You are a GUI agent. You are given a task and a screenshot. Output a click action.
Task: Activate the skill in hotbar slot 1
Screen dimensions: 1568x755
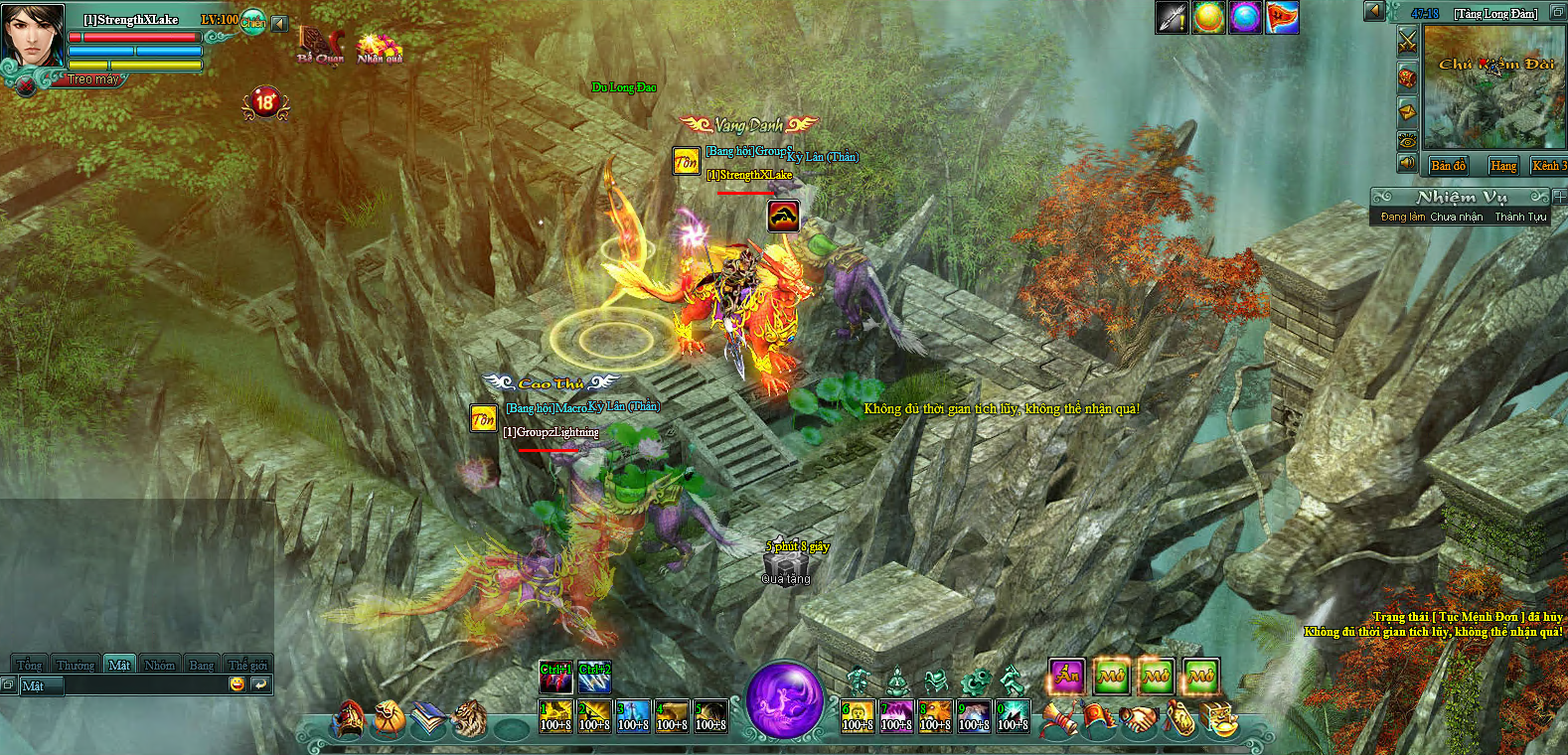555,715
